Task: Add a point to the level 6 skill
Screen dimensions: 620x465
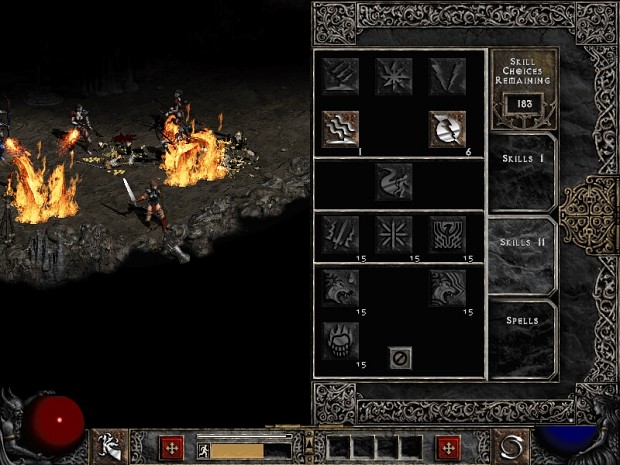Action: [x=447, y=128]
